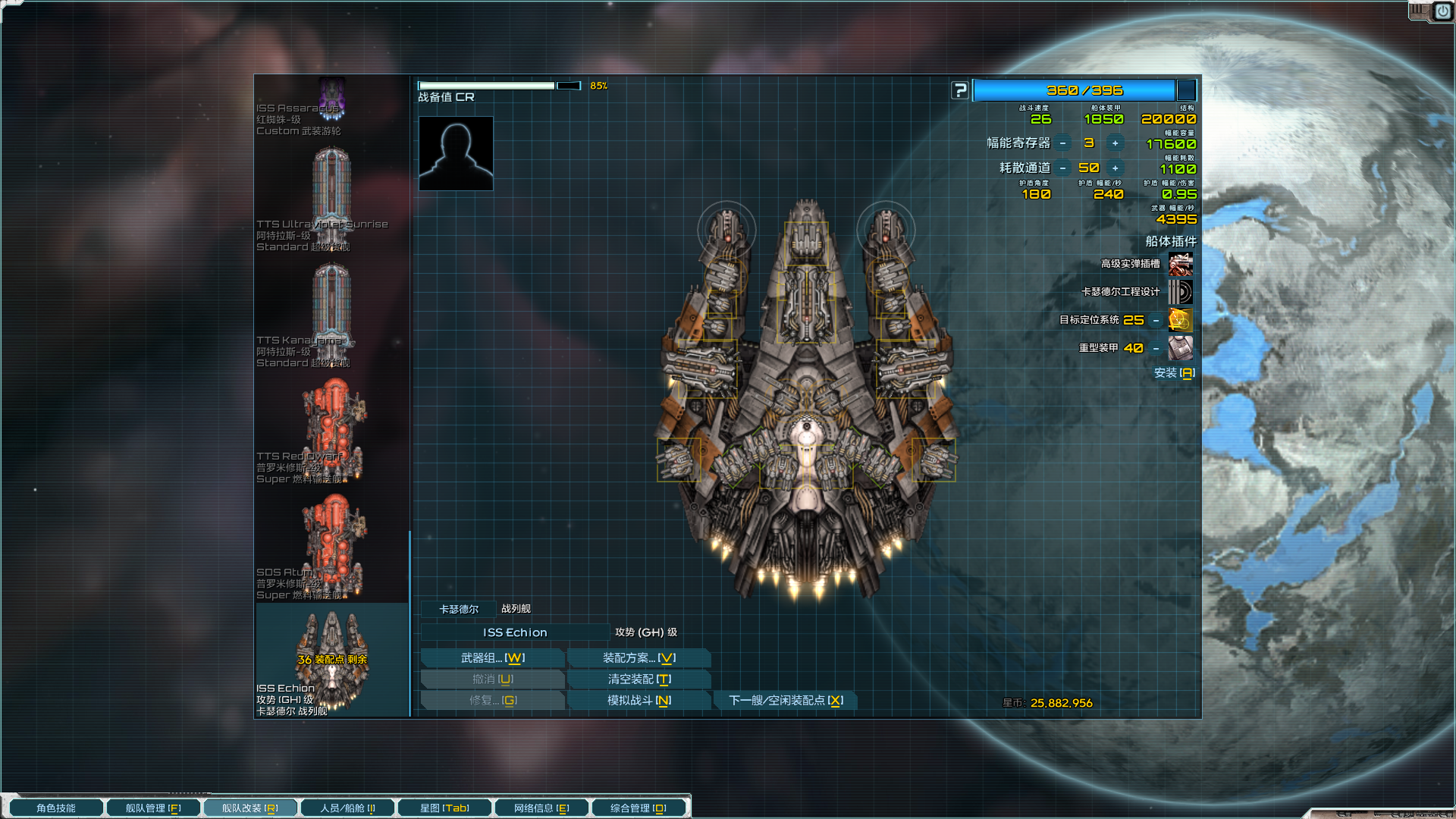Switch to the 角色技能 character tab
This screenshot has height=819, width=1456.
(56, 808)
